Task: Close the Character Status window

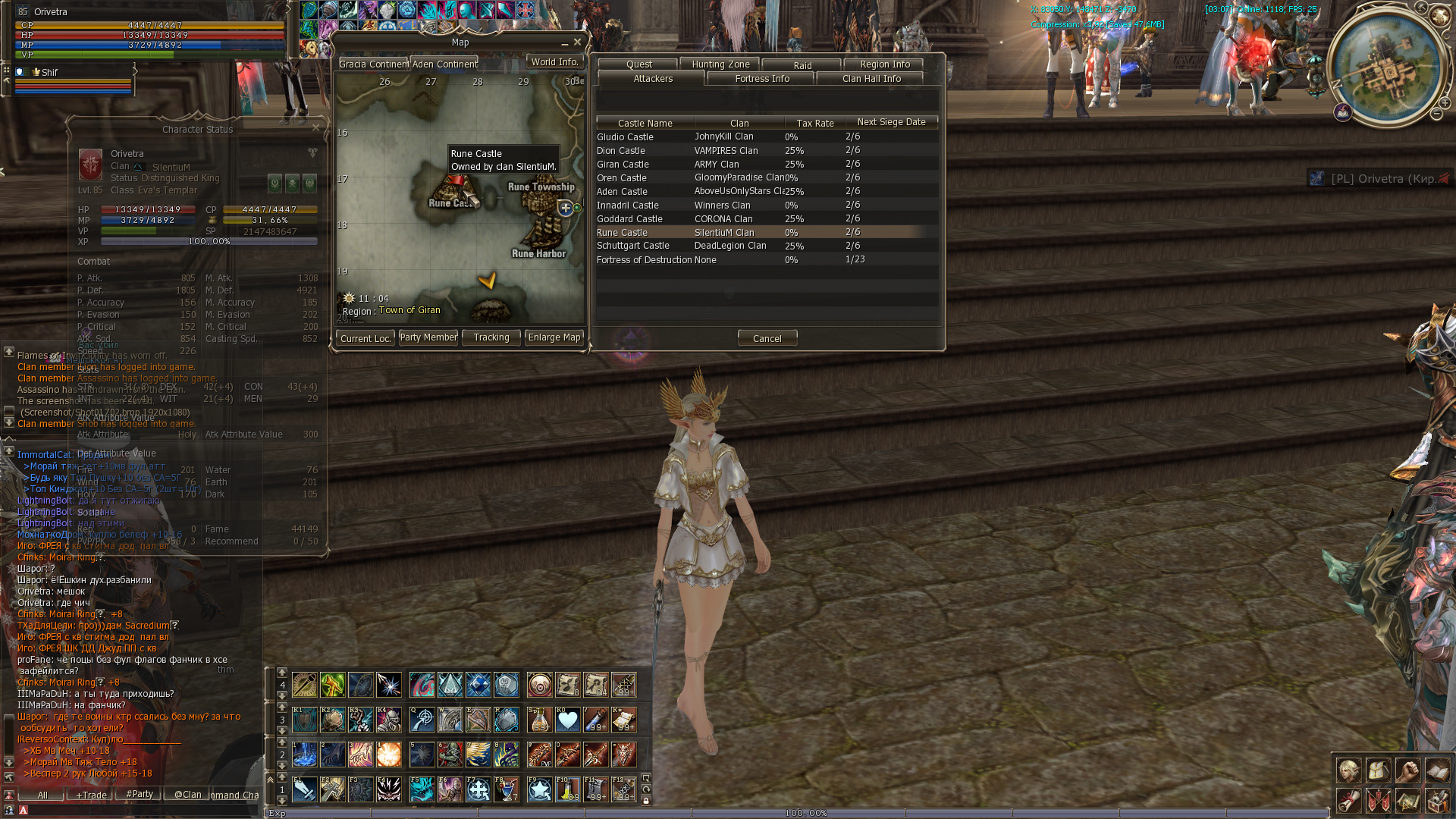Action: (x=315, y=128)
